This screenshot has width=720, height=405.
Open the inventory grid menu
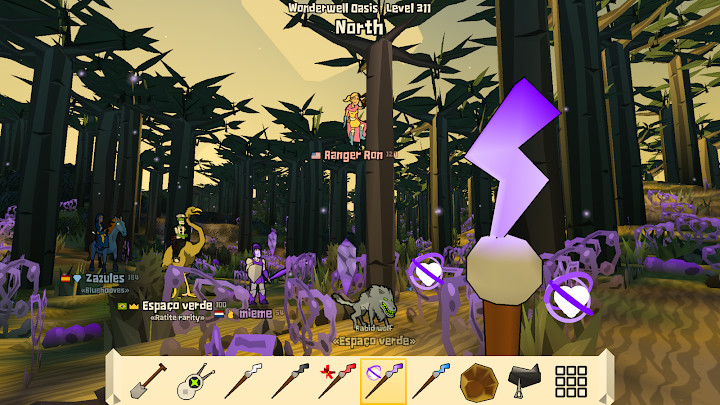click(x=571, y=381)
